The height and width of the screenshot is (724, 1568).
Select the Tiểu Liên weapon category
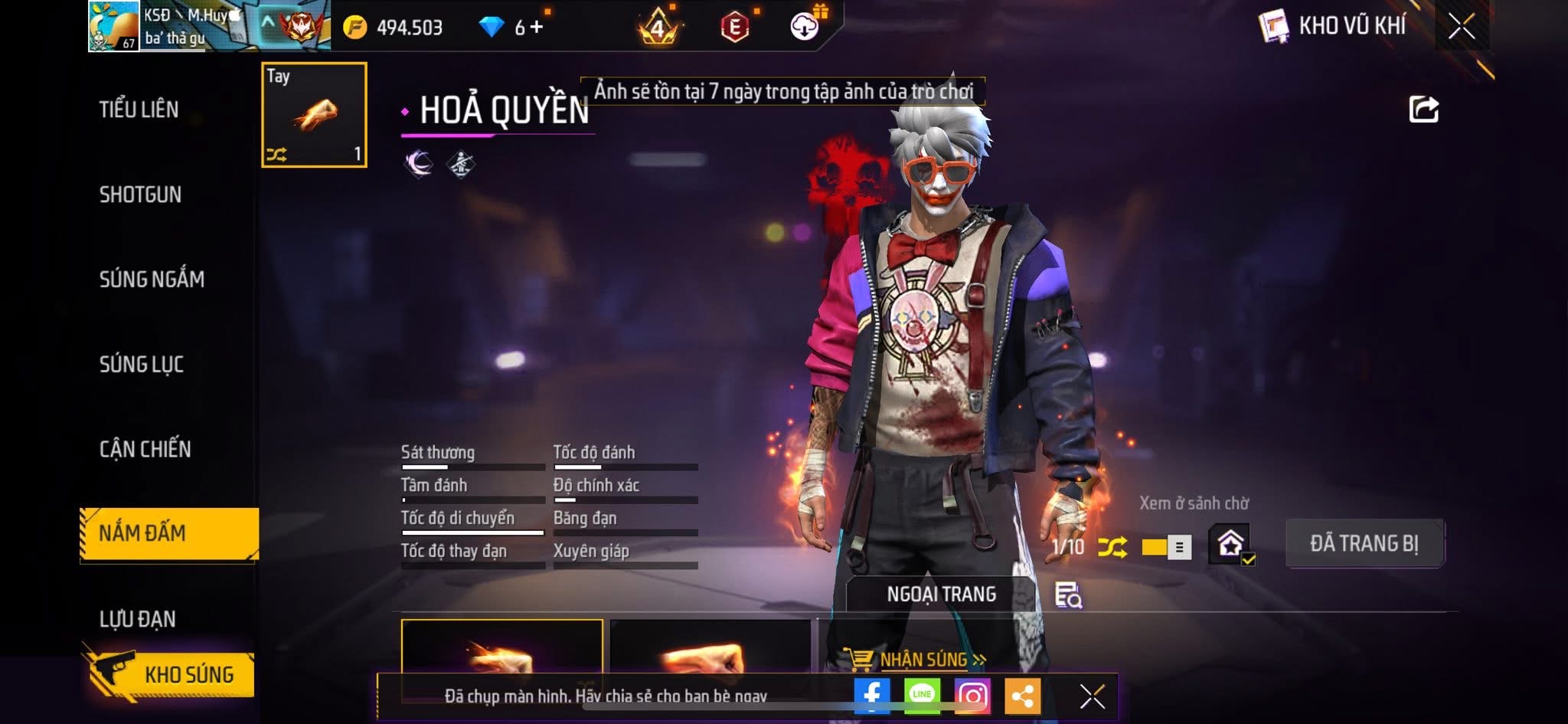139,110
